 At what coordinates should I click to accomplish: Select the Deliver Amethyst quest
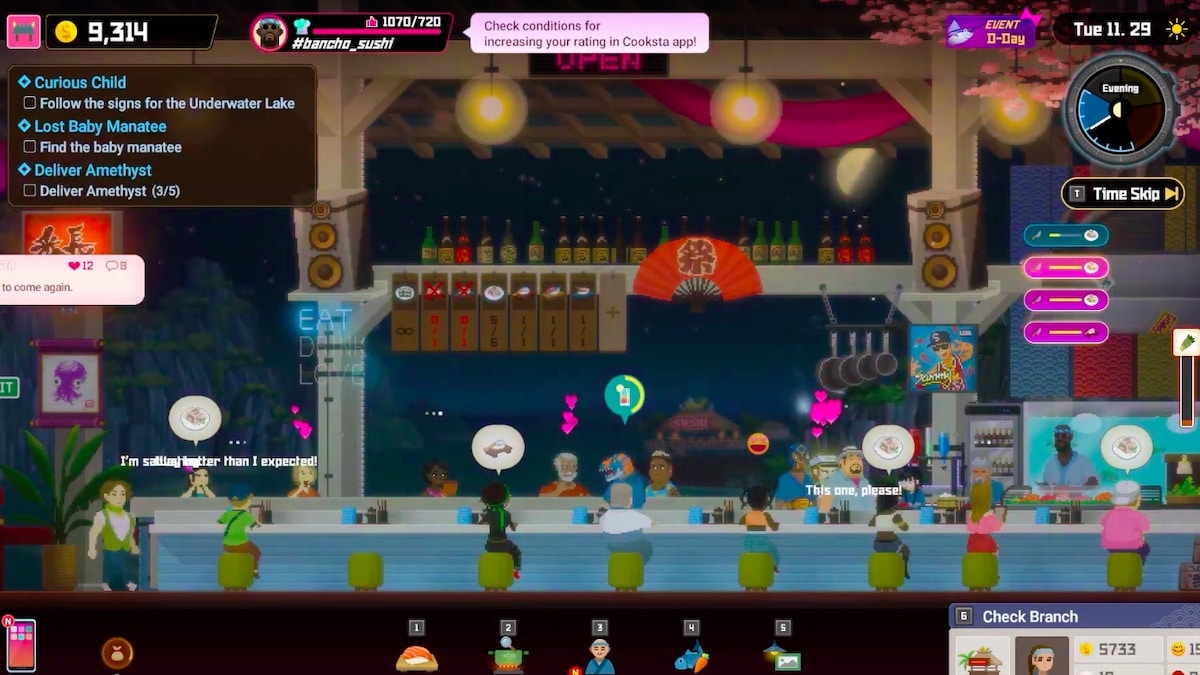point(93,170)
